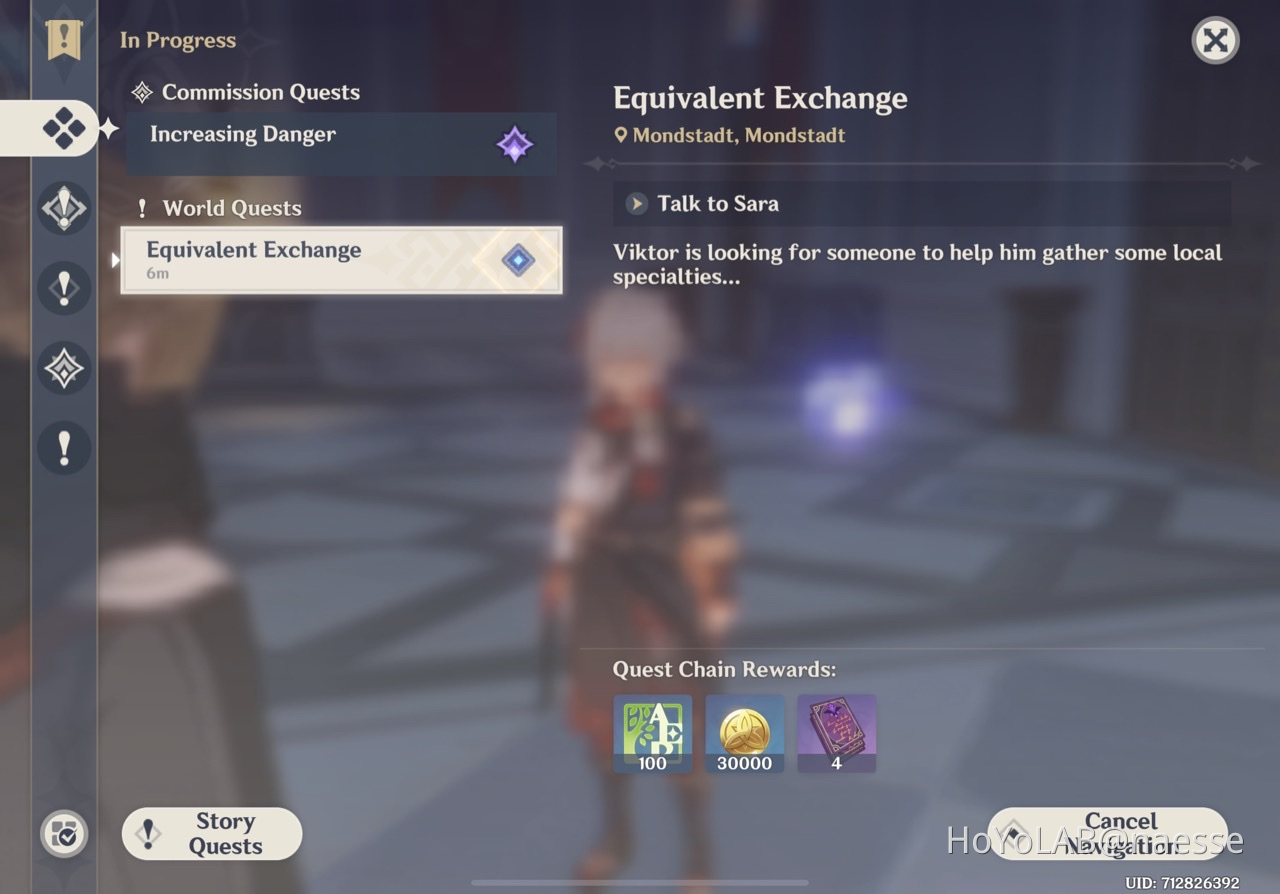This screenshot has width=1280, height=894.
Task: Open the completed quests checkmark icon
Action: pyautogui.click(x=64, y=833)
